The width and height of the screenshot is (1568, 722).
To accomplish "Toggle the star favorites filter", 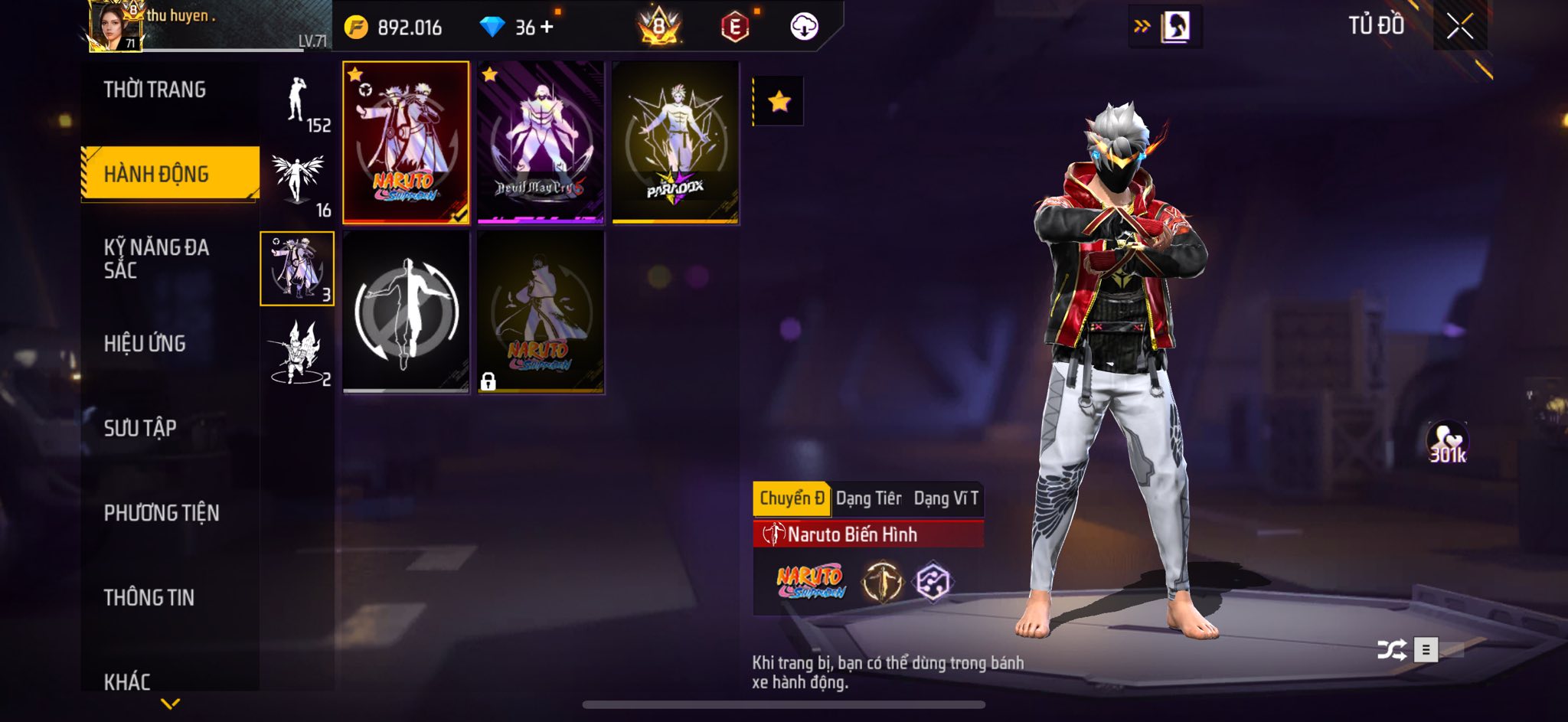I will tap(779, 101).
